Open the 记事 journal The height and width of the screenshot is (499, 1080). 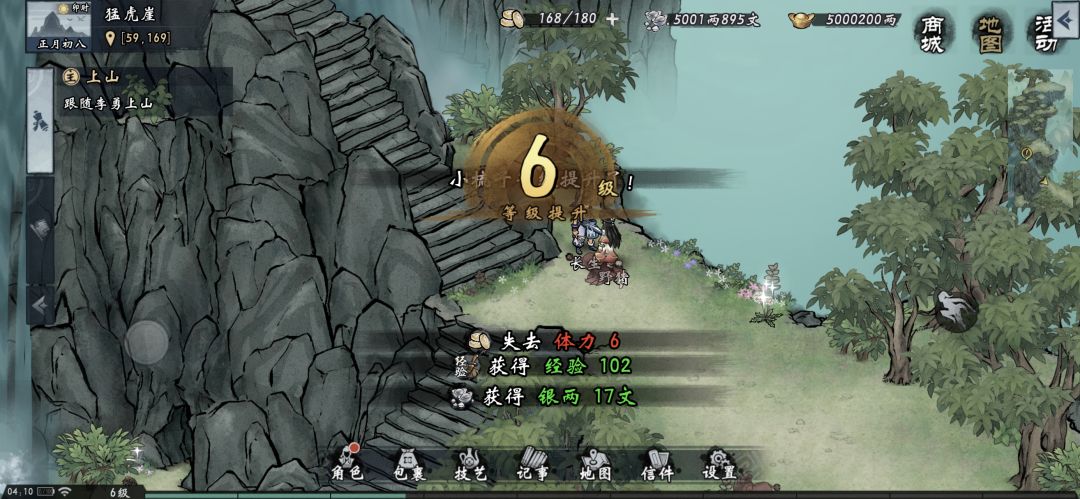(x=533, y=464)
